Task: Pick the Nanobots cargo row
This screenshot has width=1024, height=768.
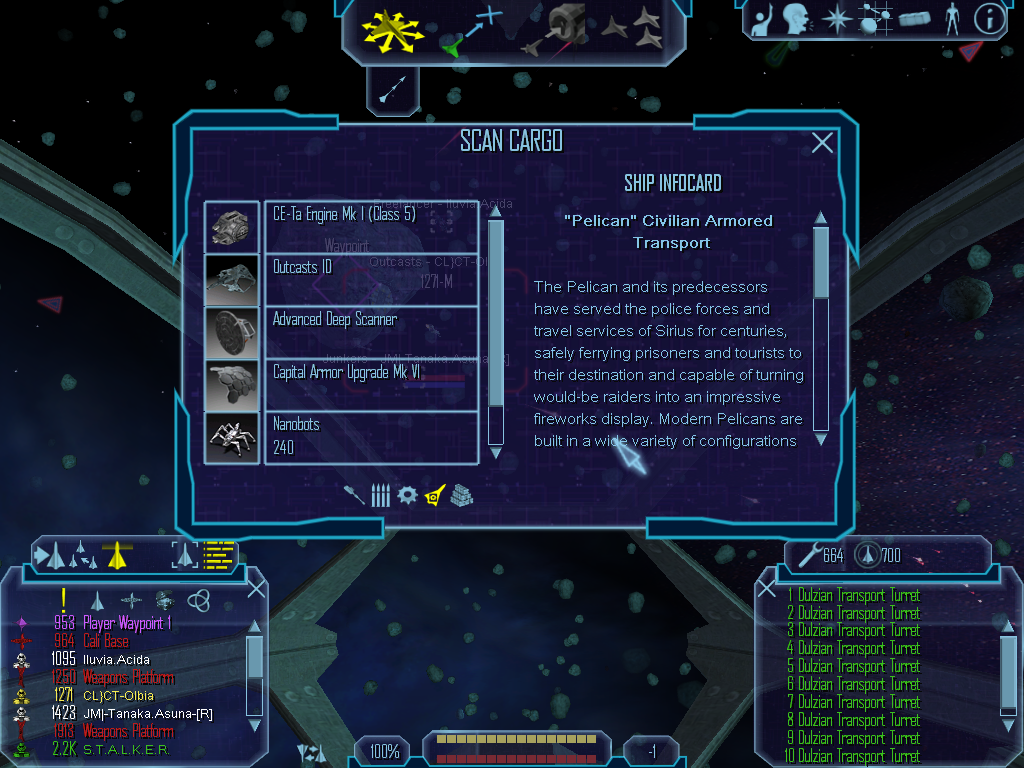Action: (x=371, y=437)
